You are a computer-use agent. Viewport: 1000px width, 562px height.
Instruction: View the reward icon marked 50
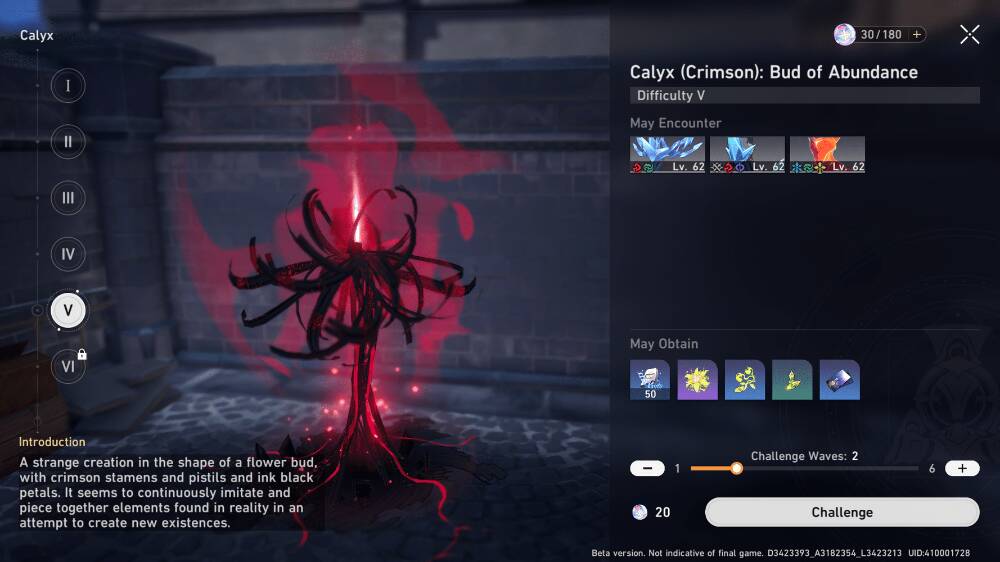tap(650, 380)
